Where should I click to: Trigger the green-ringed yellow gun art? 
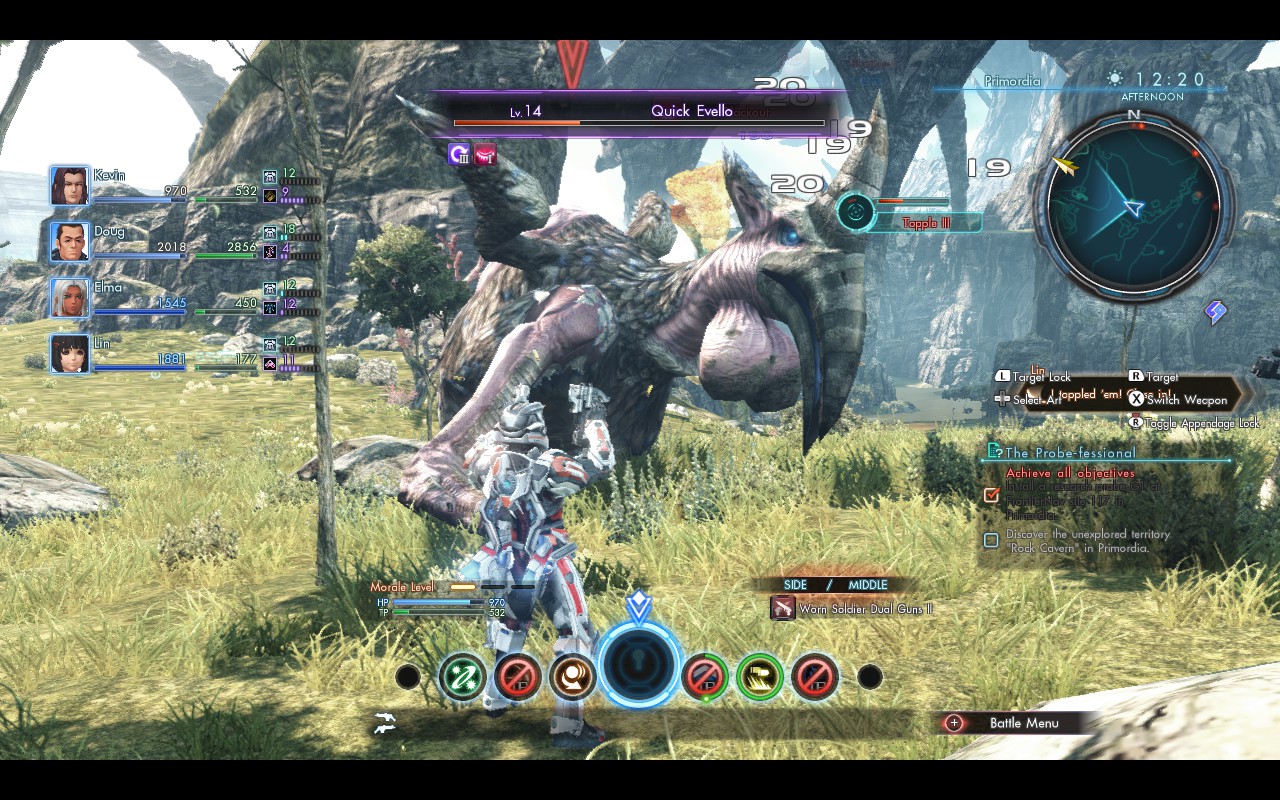(x=760, y=677)
